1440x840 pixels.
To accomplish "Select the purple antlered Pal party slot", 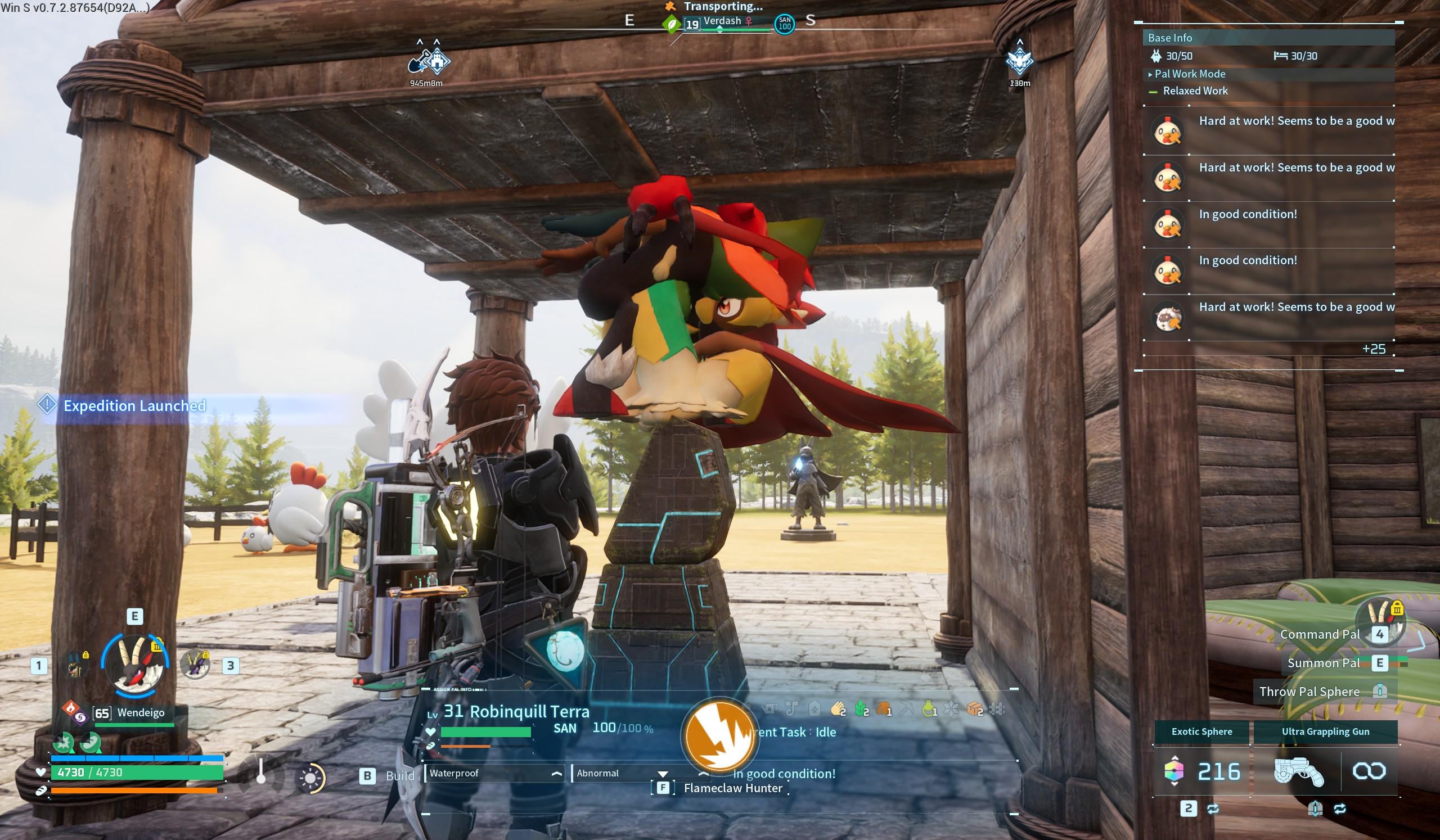I will [195, 665].
